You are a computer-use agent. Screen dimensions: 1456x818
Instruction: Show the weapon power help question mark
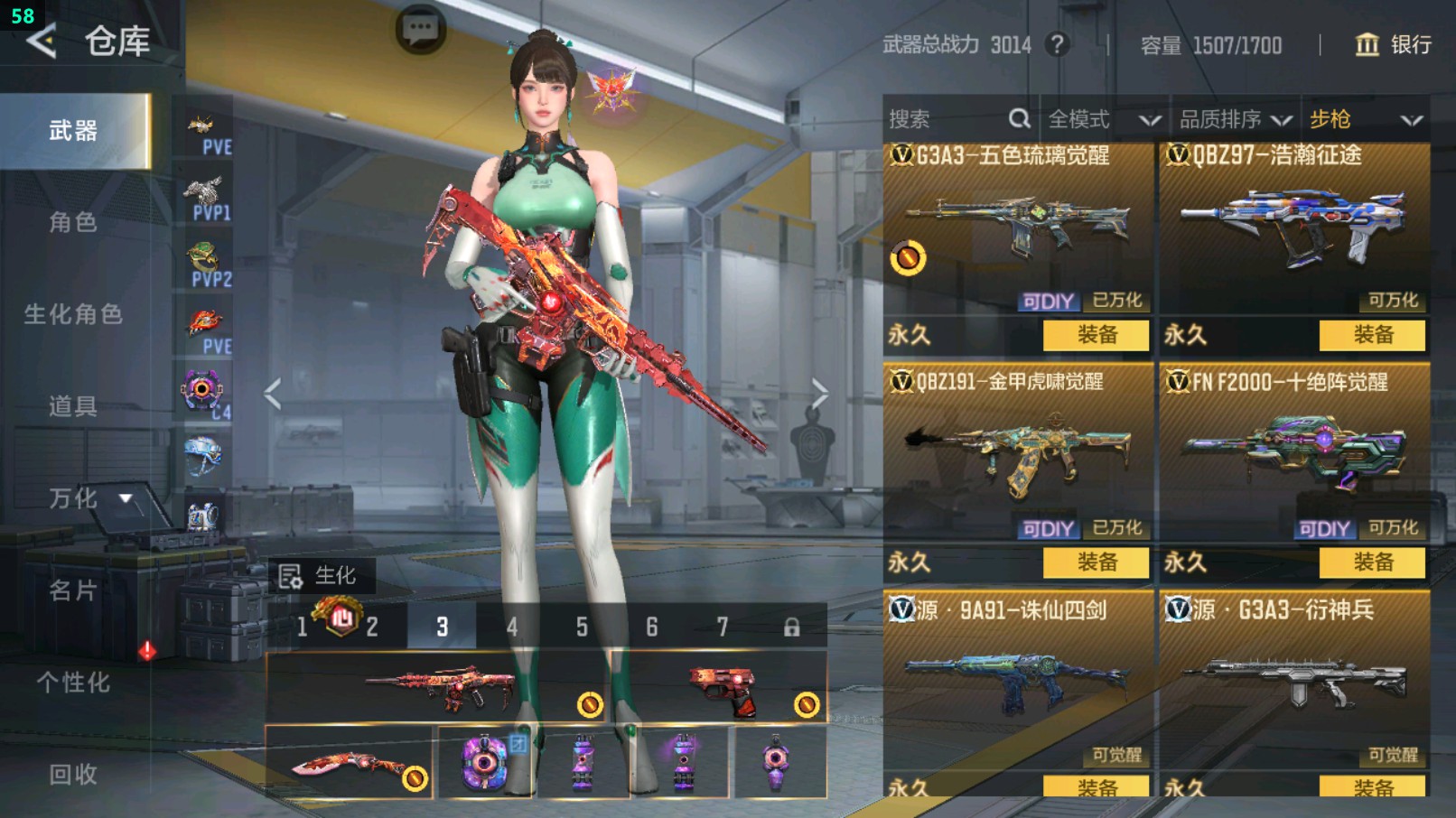pos(1057,44)
